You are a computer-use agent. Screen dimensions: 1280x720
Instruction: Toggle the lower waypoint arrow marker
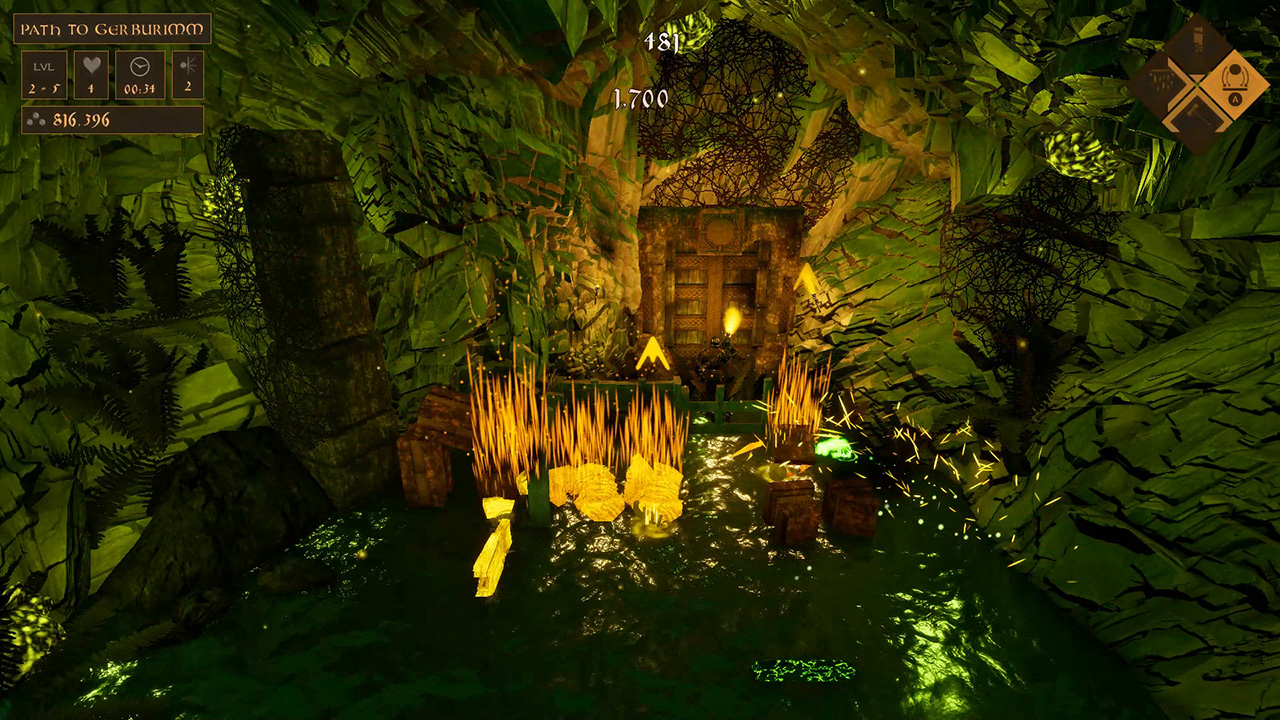pos(655,351)
